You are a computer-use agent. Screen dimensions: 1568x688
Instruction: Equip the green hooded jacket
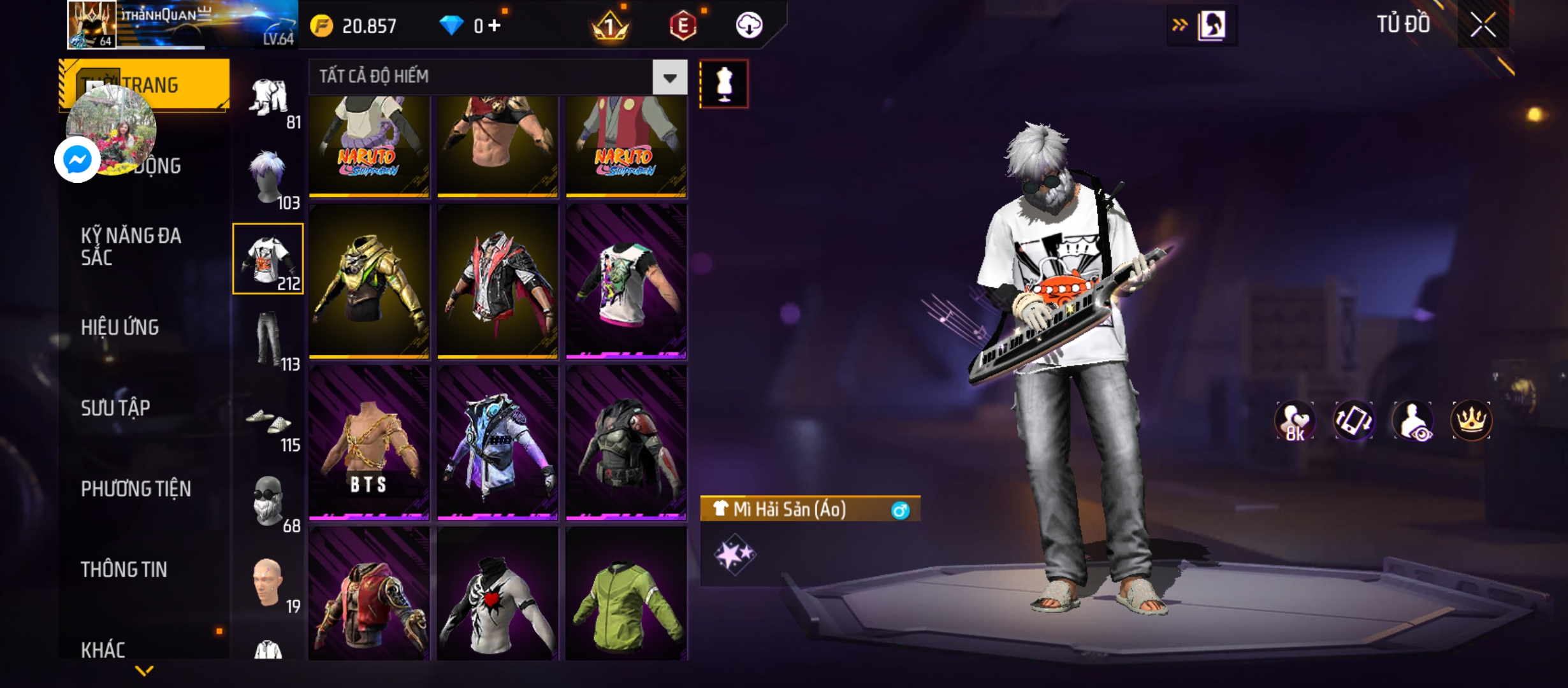click(x=626, y=594)
